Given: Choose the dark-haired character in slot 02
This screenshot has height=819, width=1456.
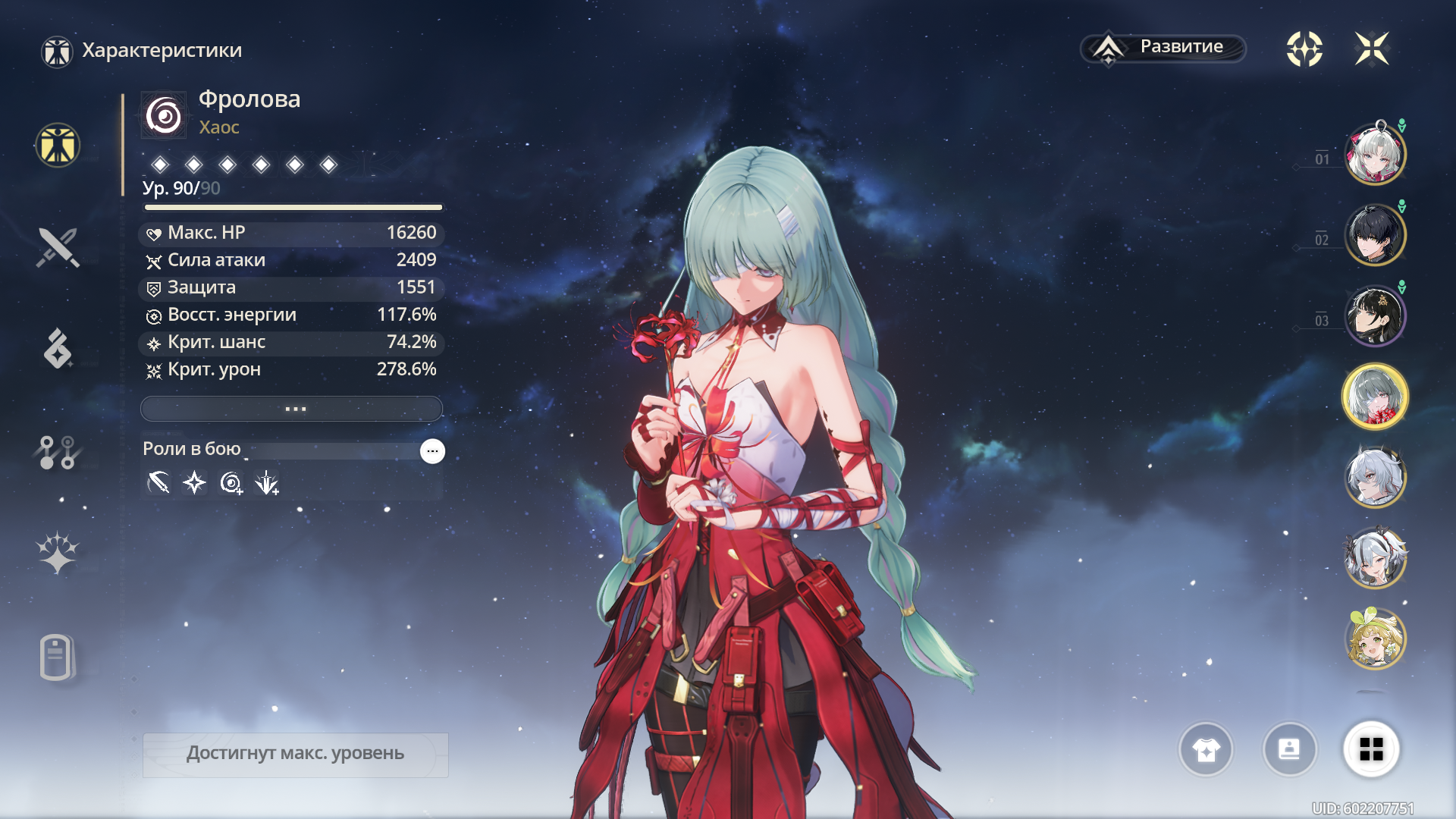Looking at the screenshot, I should pyautogui.click(x=1375, y=235).
